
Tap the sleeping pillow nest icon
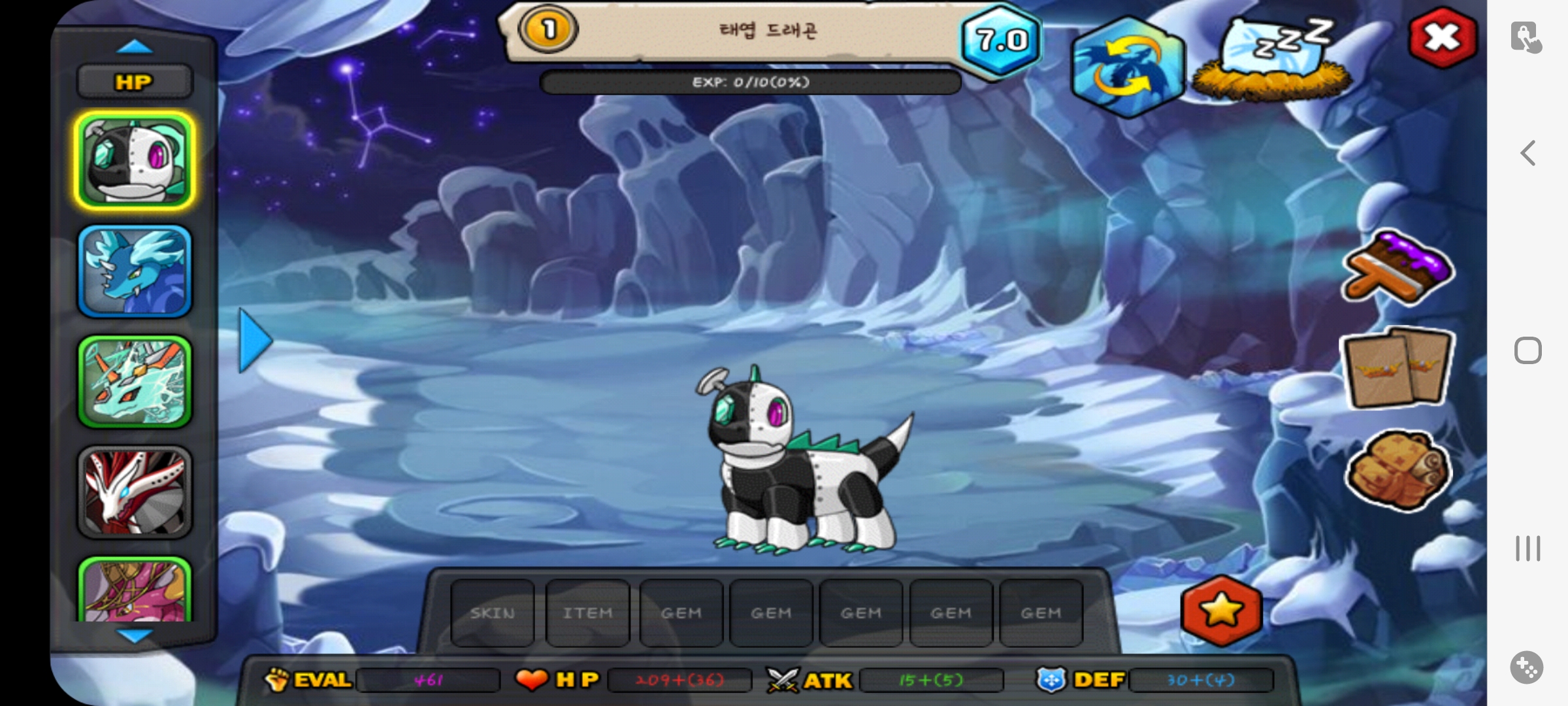(x=1271, y=60)
